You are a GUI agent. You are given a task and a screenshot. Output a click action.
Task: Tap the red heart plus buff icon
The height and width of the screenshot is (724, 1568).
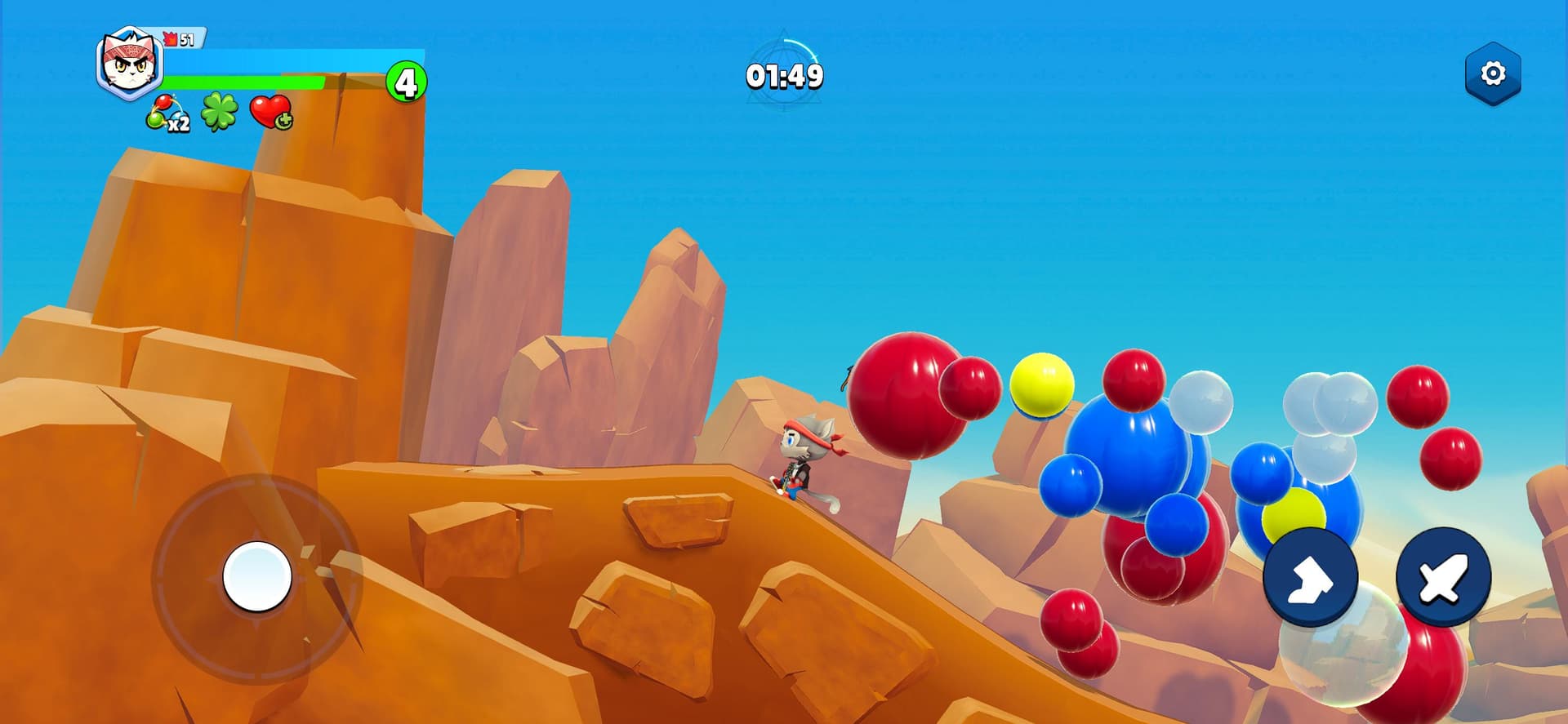(x=270, y=112)
